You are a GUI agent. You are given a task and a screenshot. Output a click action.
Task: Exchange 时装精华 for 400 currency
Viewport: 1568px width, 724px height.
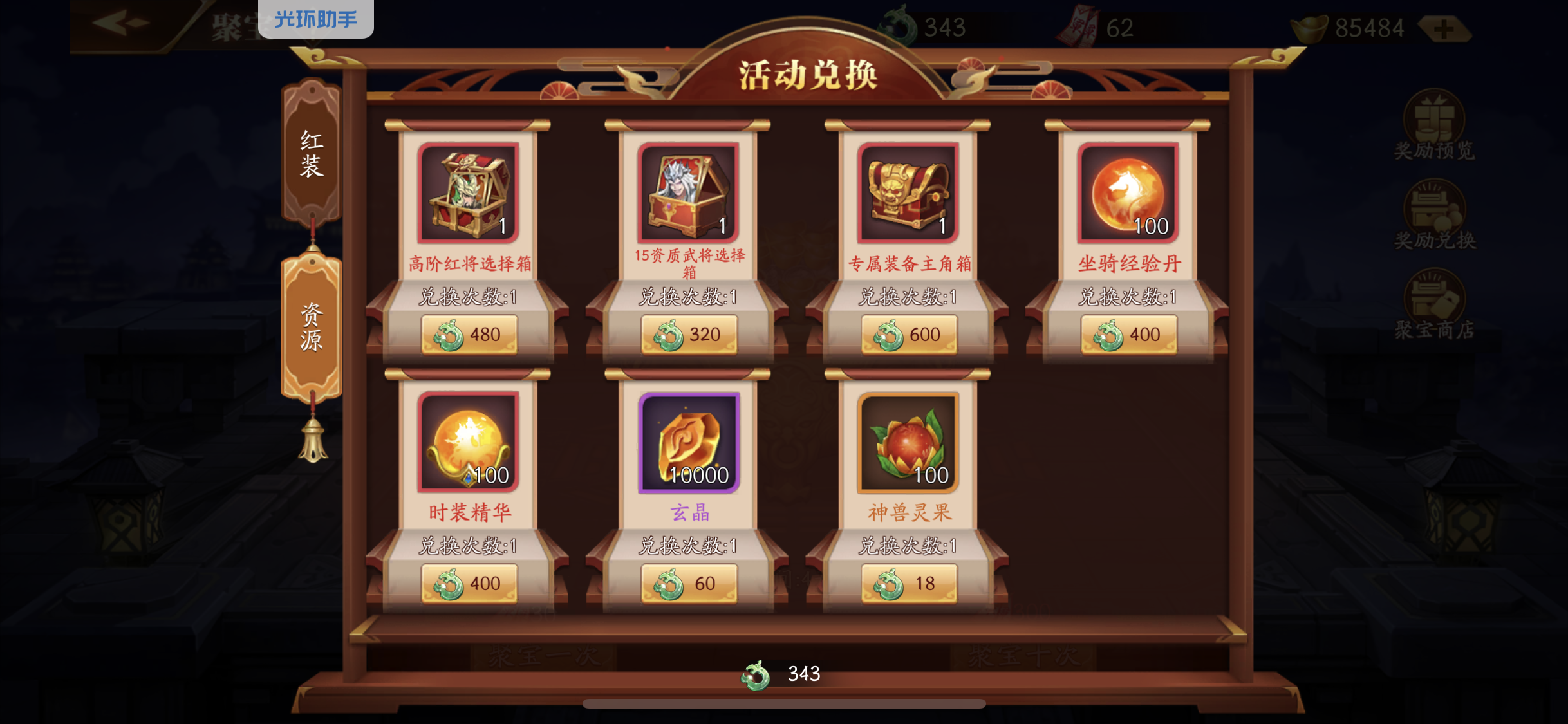click(x=469, y=583)
